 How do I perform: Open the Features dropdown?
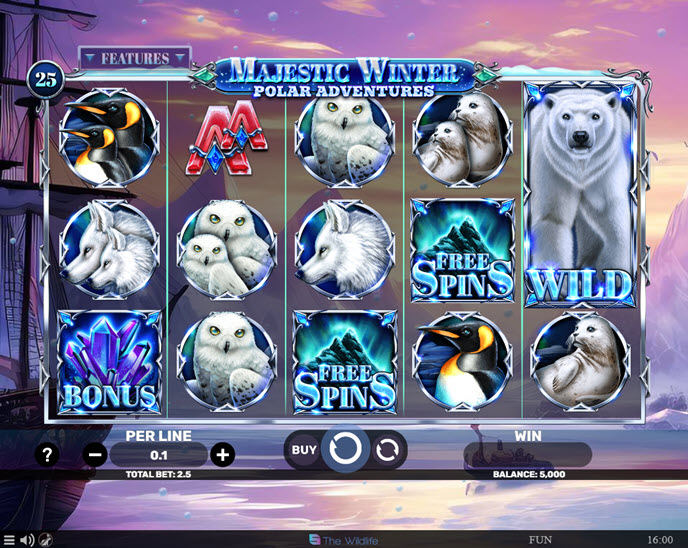[134, 58]
